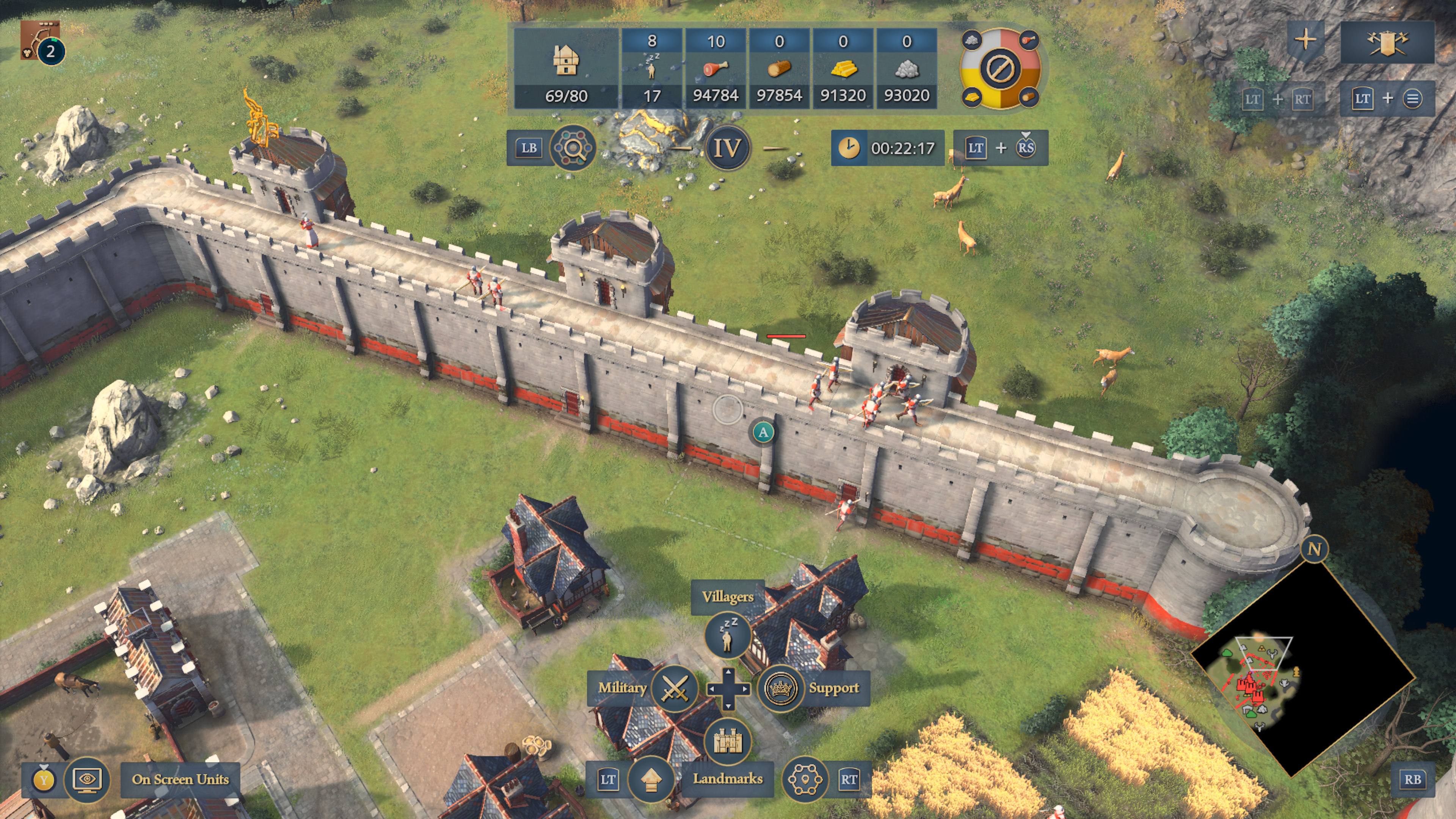Viewport: 1456px width, 819px height.
Task: Open the Age IV emblem
Action: (x=728, y=148)
